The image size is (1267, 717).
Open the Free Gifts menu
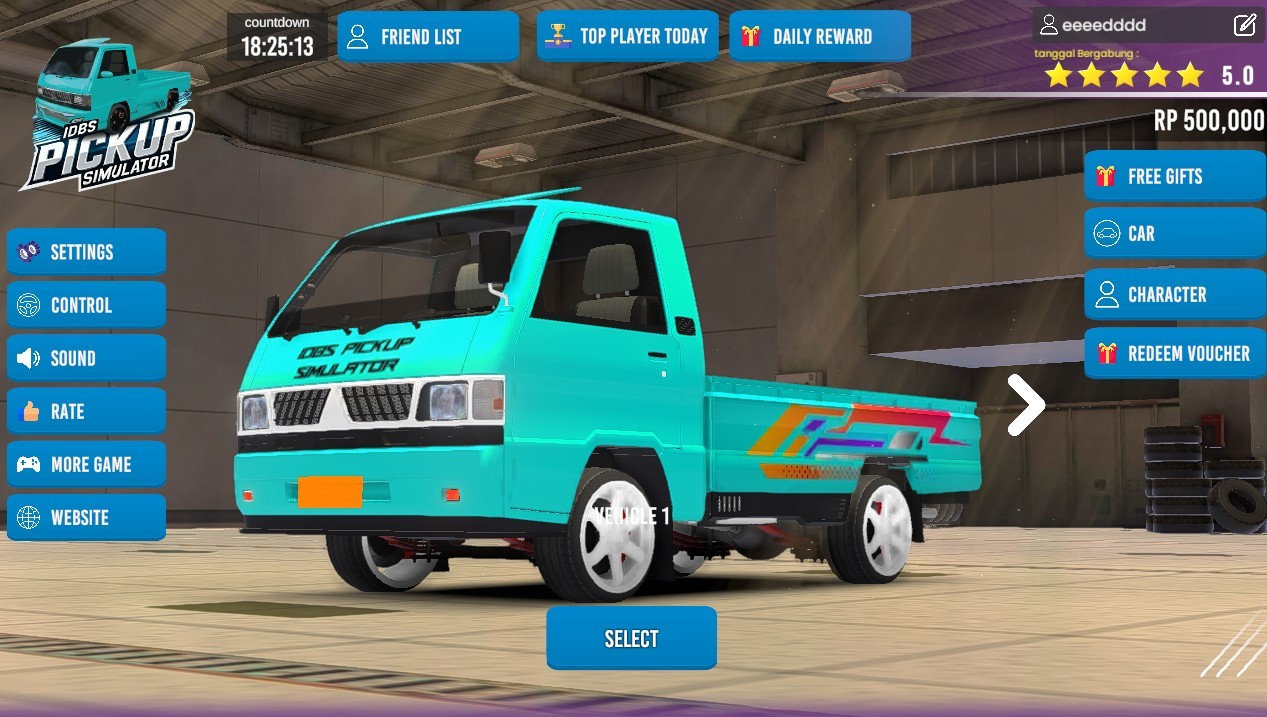coord(1174,177)
